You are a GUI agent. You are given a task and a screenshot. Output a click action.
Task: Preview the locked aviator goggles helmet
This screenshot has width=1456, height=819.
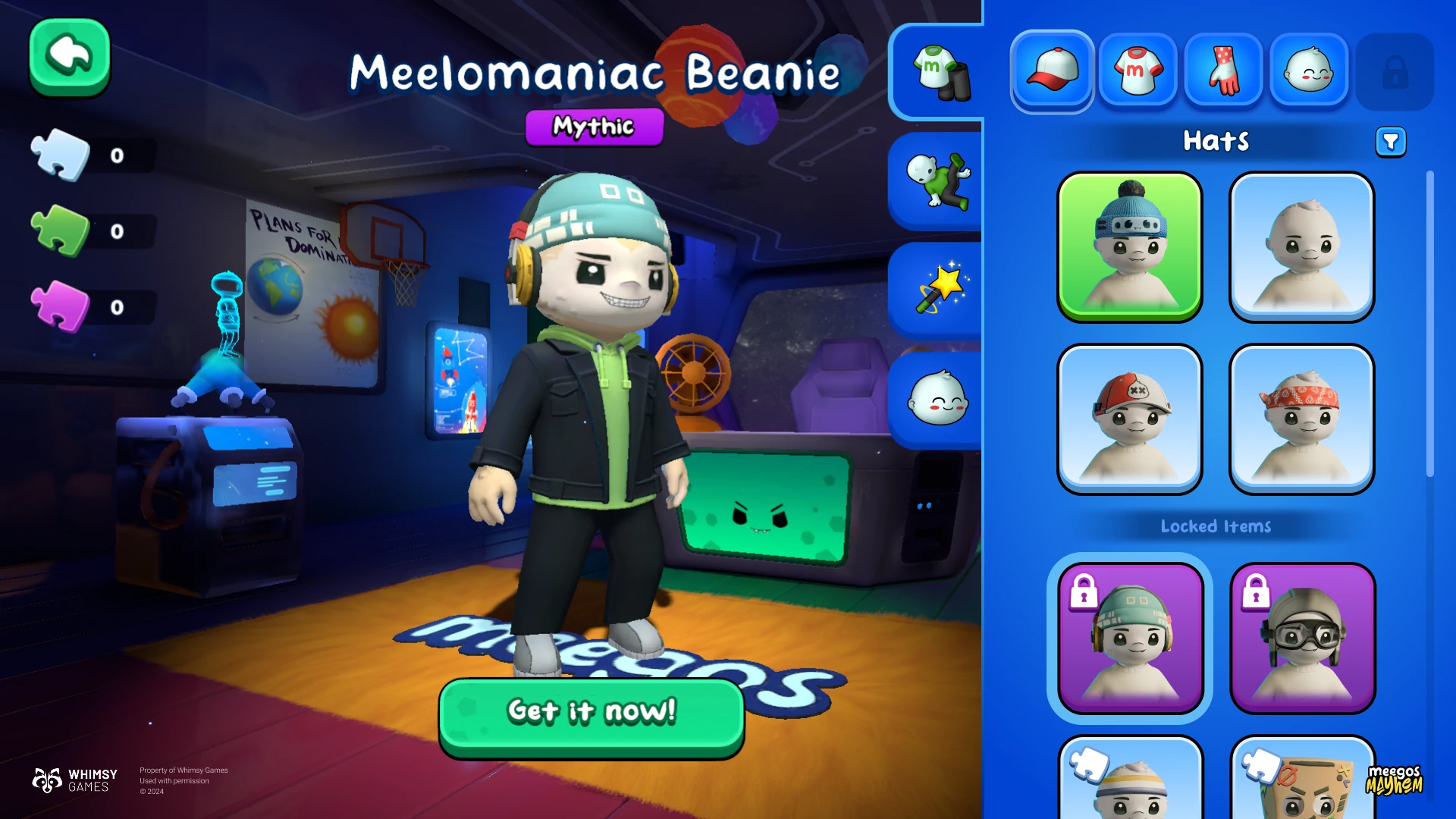(x=1301, y=637)
